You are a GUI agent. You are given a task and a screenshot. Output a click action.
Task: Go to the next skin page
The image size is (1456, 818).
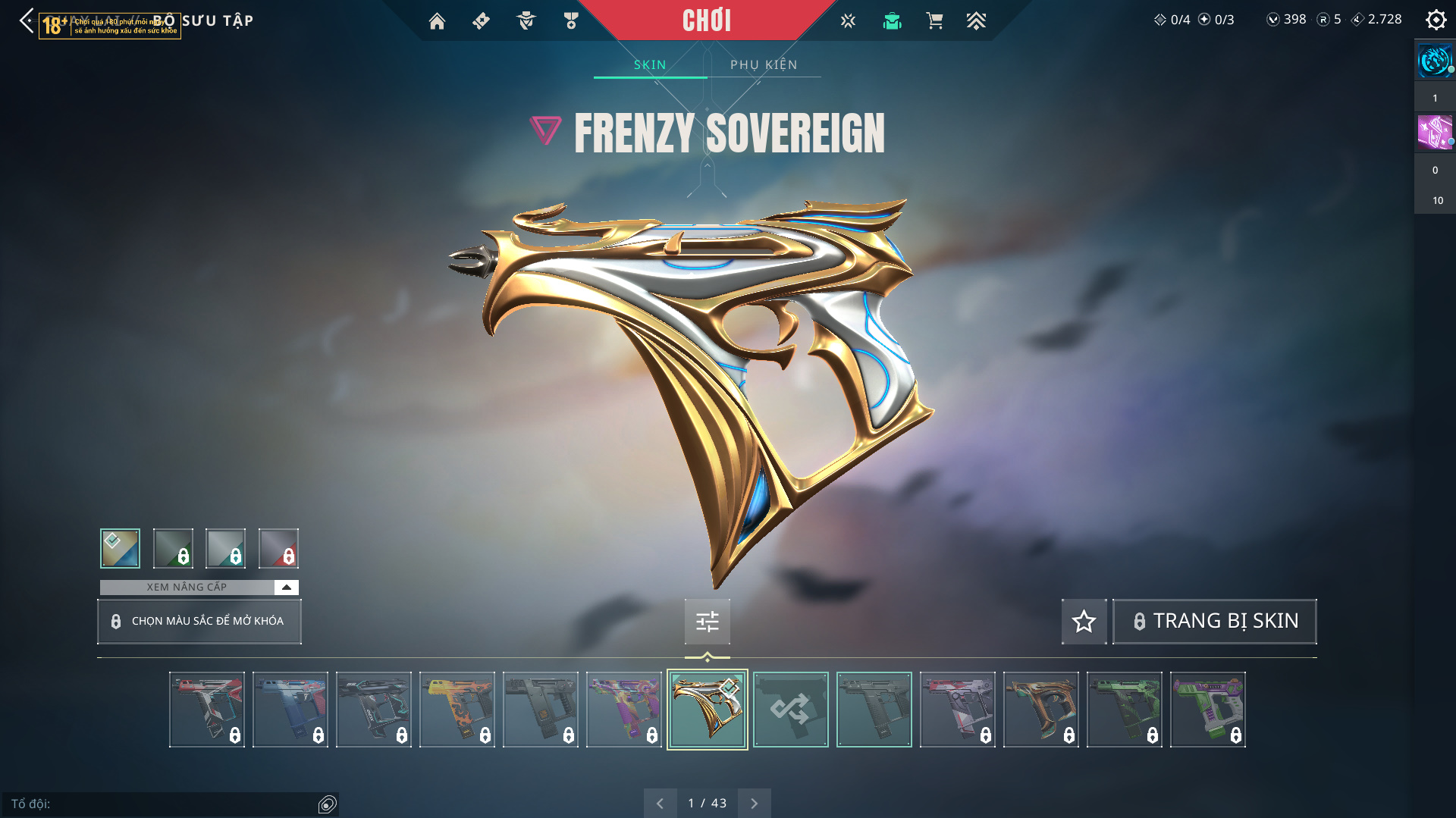point(754,803)
